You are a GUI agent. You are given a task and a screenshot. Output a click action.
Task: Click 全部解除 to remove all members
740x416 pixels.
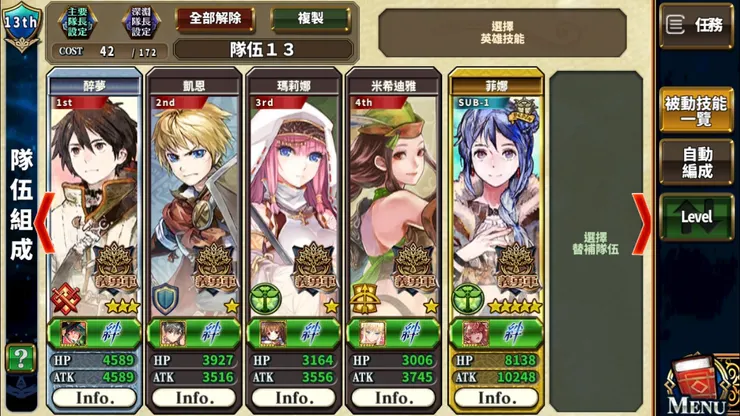[x=215, y=19]
